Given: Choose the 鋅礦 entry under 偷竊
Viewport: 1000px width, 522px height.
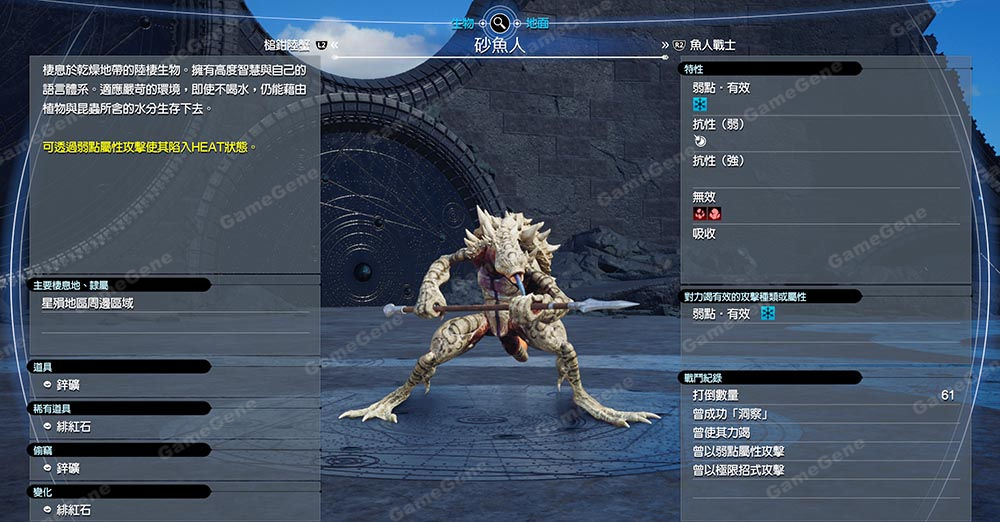Looking at the screenshot, I should (x=68, y=468).
